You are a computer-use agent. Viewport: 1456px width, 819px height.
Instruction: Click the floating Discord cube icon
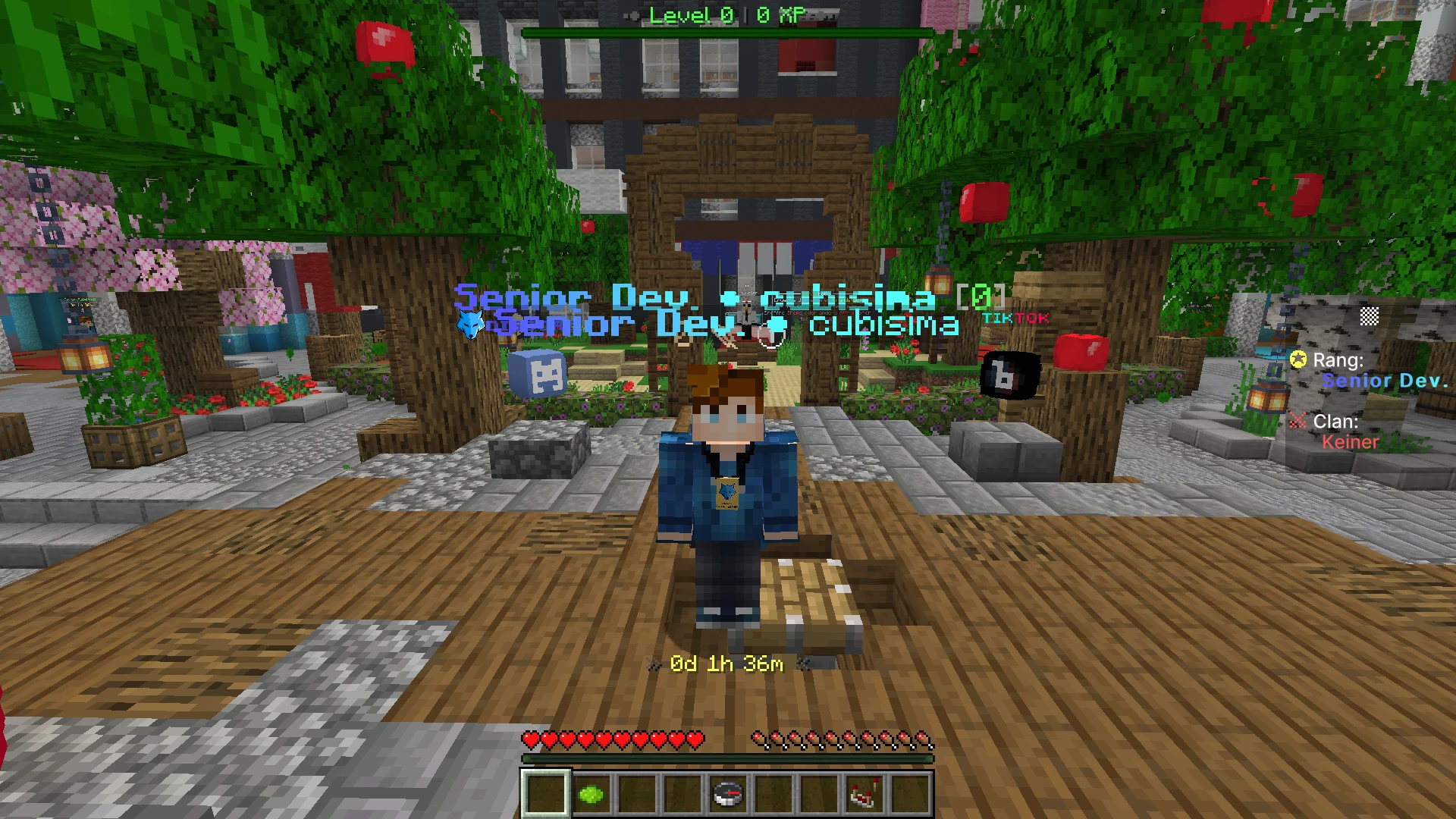[x=540, y=372]
